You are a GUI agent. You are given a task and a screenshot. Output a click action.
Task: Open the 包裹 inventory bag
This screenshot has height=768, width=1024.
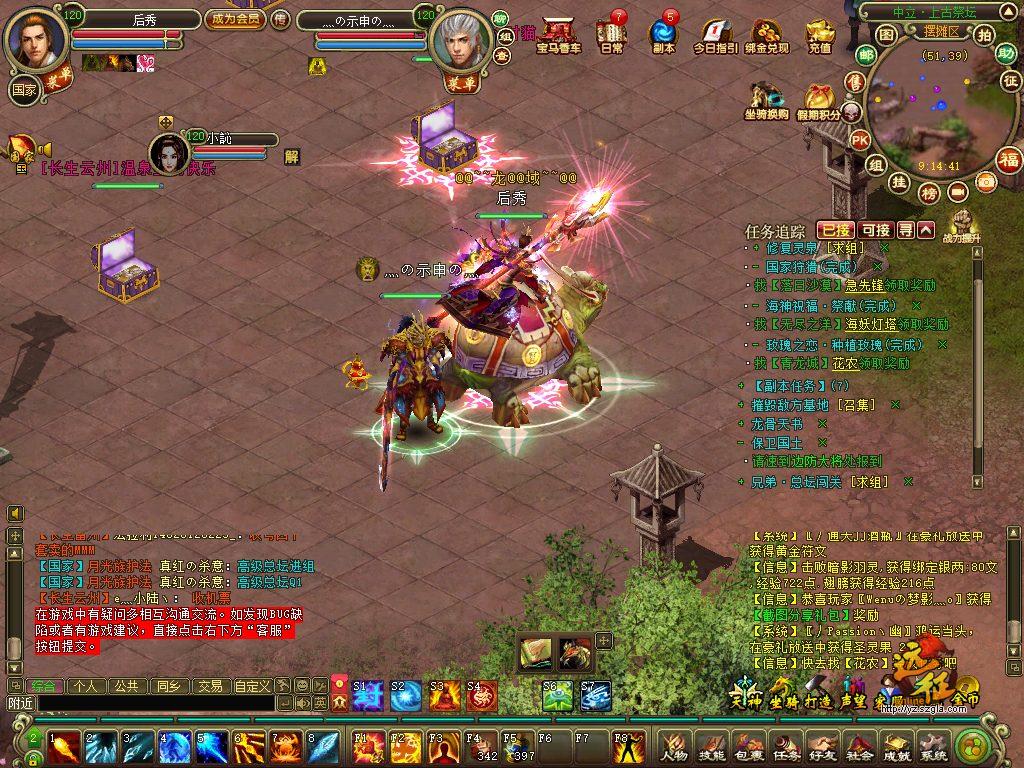coord(750,746)
